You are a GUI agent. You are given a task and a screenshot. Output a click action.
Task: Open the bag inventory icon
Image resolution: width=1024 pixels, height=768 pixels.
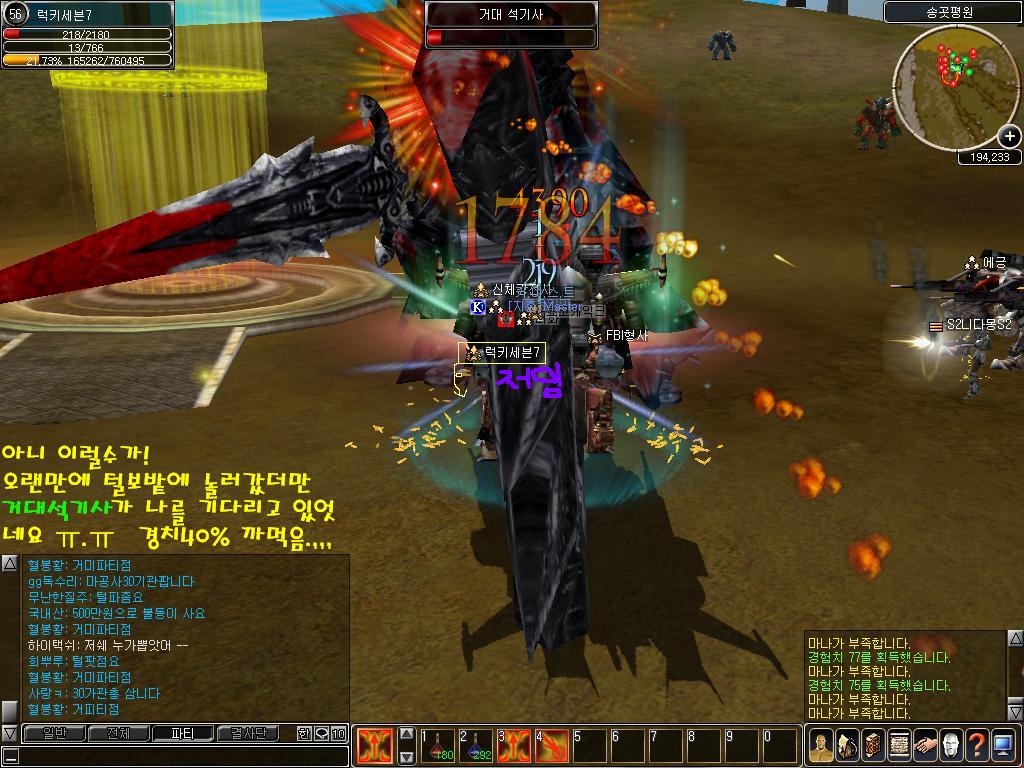pyautogui.click(x=847, y=745)
